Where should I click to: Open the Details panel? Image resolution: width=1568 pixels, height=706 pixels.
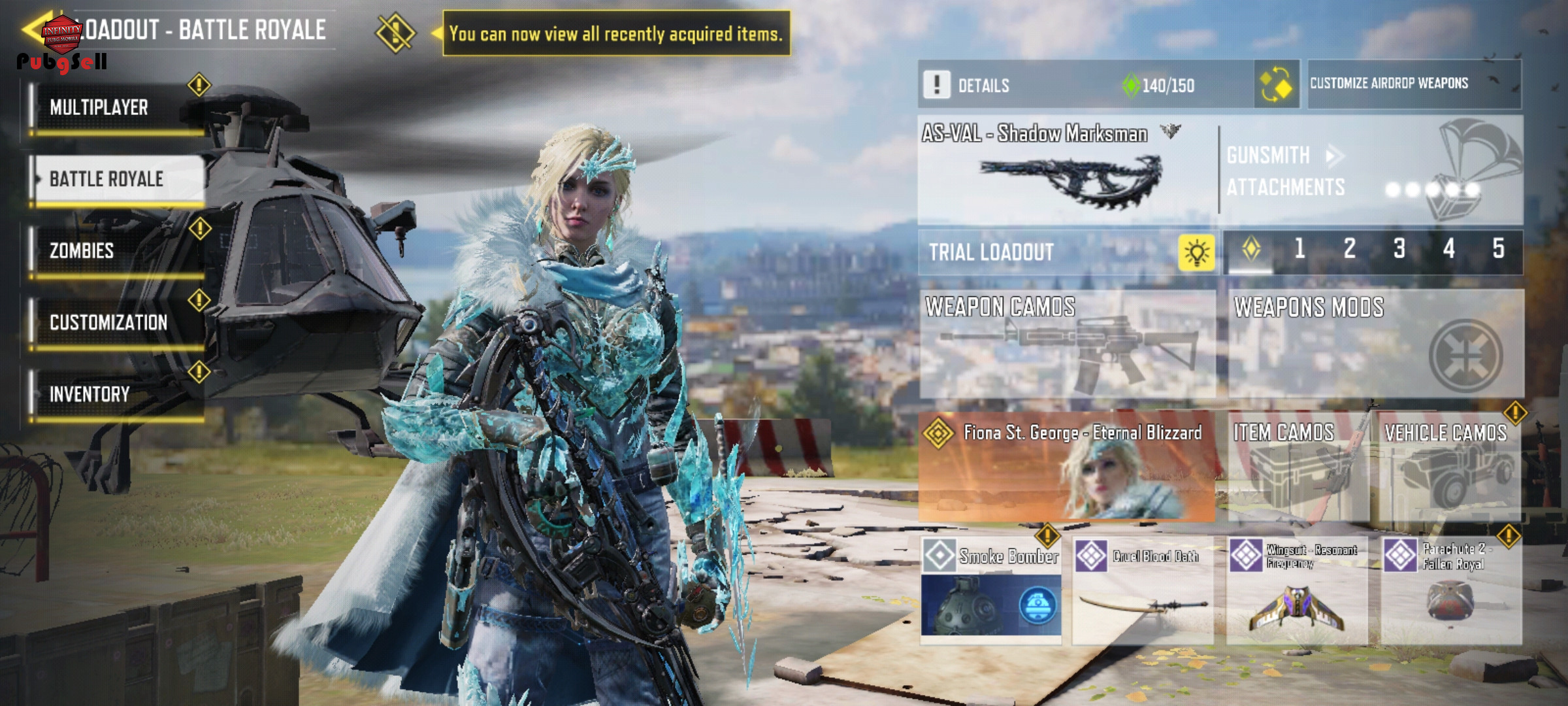(983, 86)
